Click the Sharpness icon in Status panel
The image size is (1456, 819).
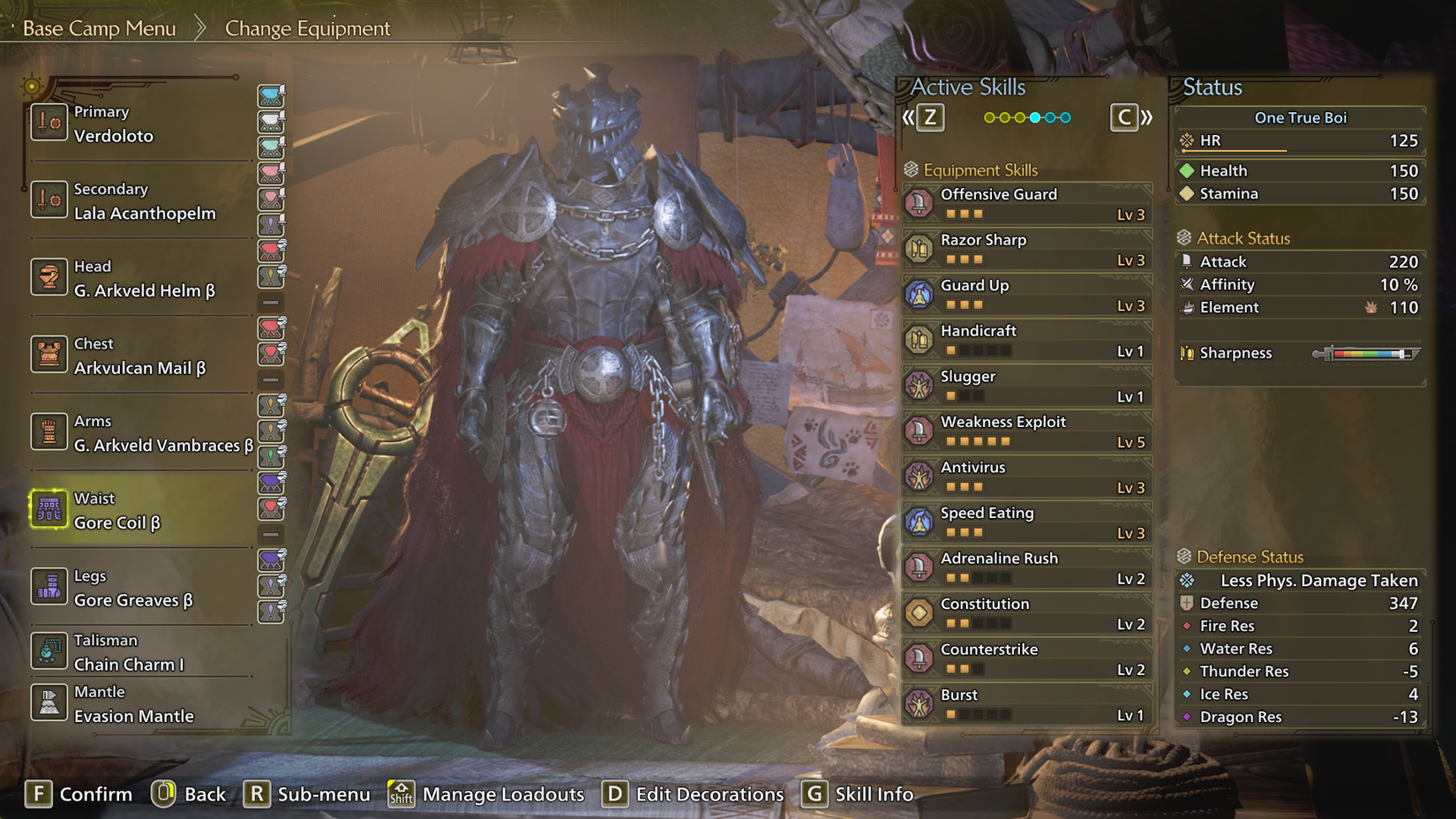[x=1186, y=353]
